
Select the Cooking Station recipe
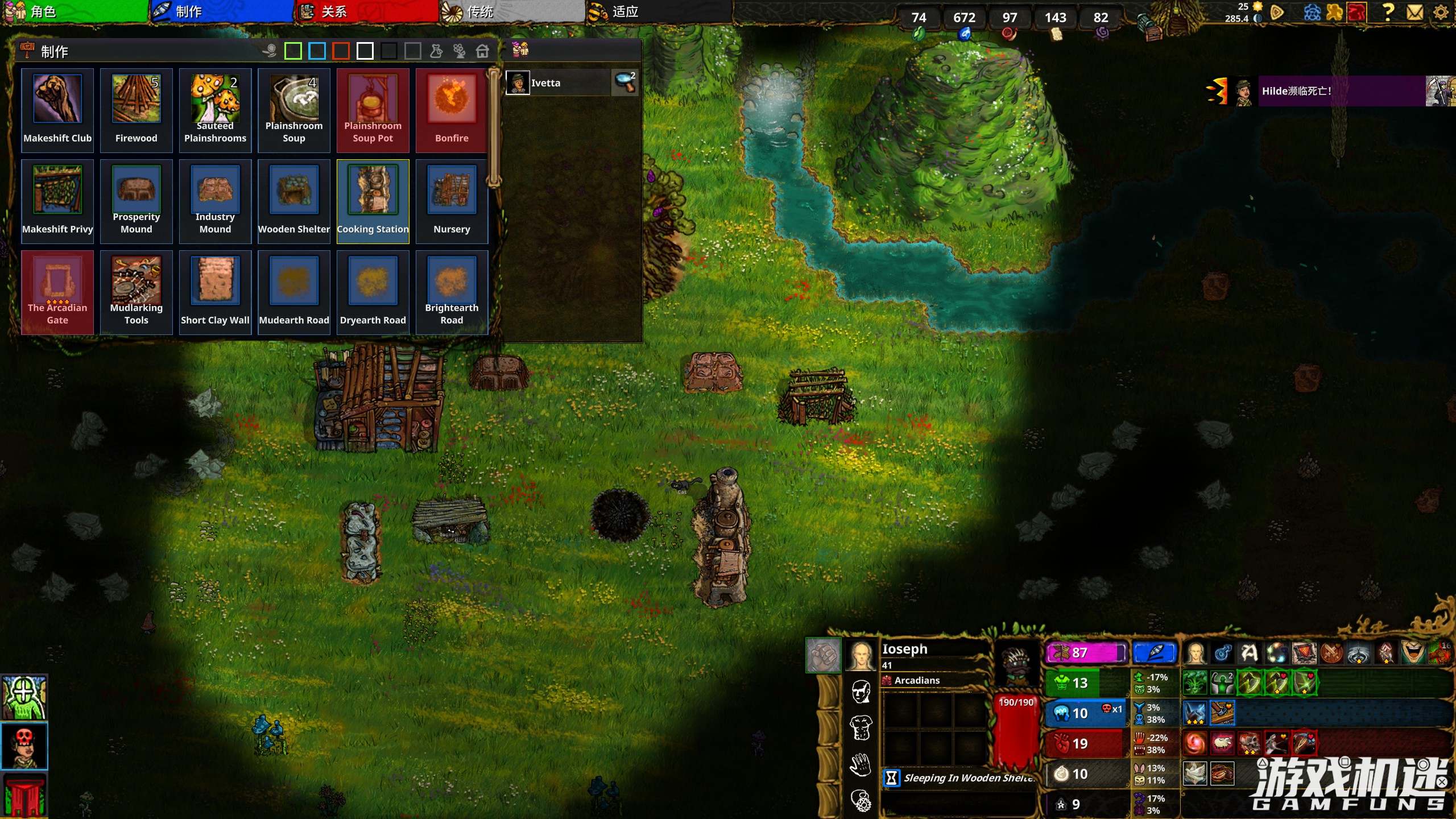pyautogui.click(x=373, y=200)
